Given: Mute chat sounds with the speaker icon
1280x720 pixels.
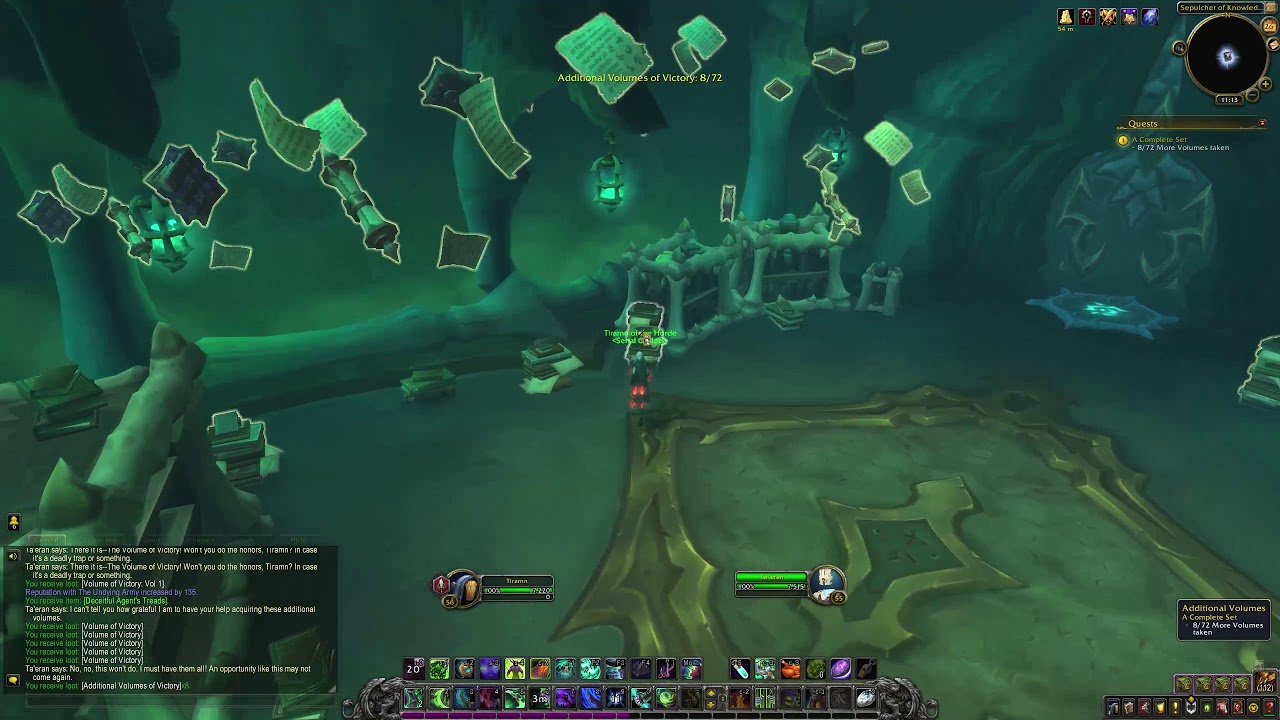Looking at the screenshot, I should click(13, 556).
